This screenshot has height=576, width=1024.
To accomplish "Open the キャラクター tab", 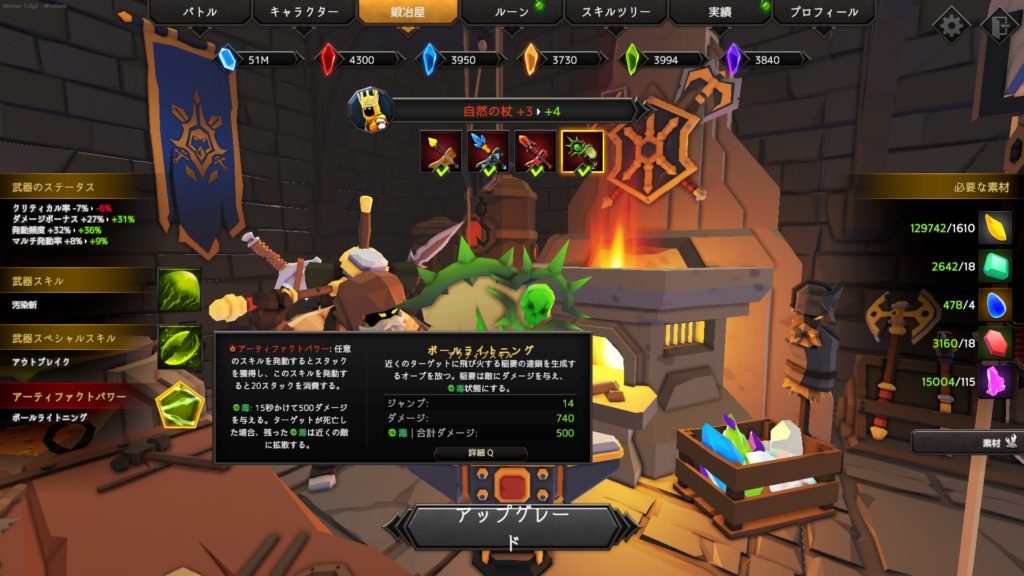I will point(304,13).
